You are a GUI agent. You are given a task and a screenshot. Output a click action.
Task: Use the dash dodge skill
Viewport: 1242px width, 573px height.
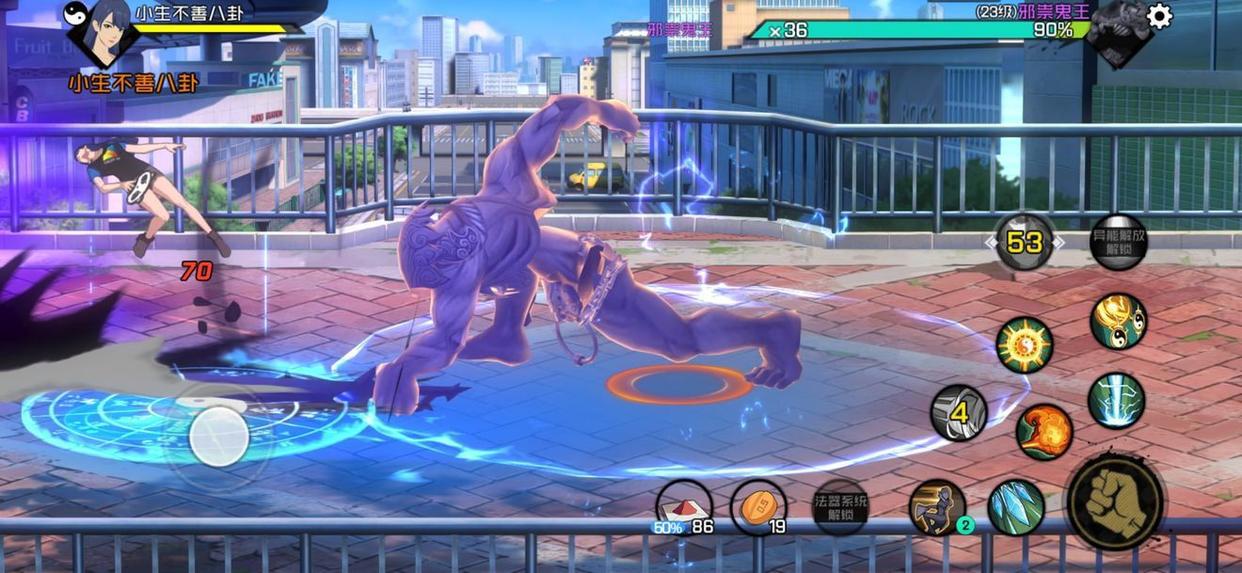click(x=937, y=506)
